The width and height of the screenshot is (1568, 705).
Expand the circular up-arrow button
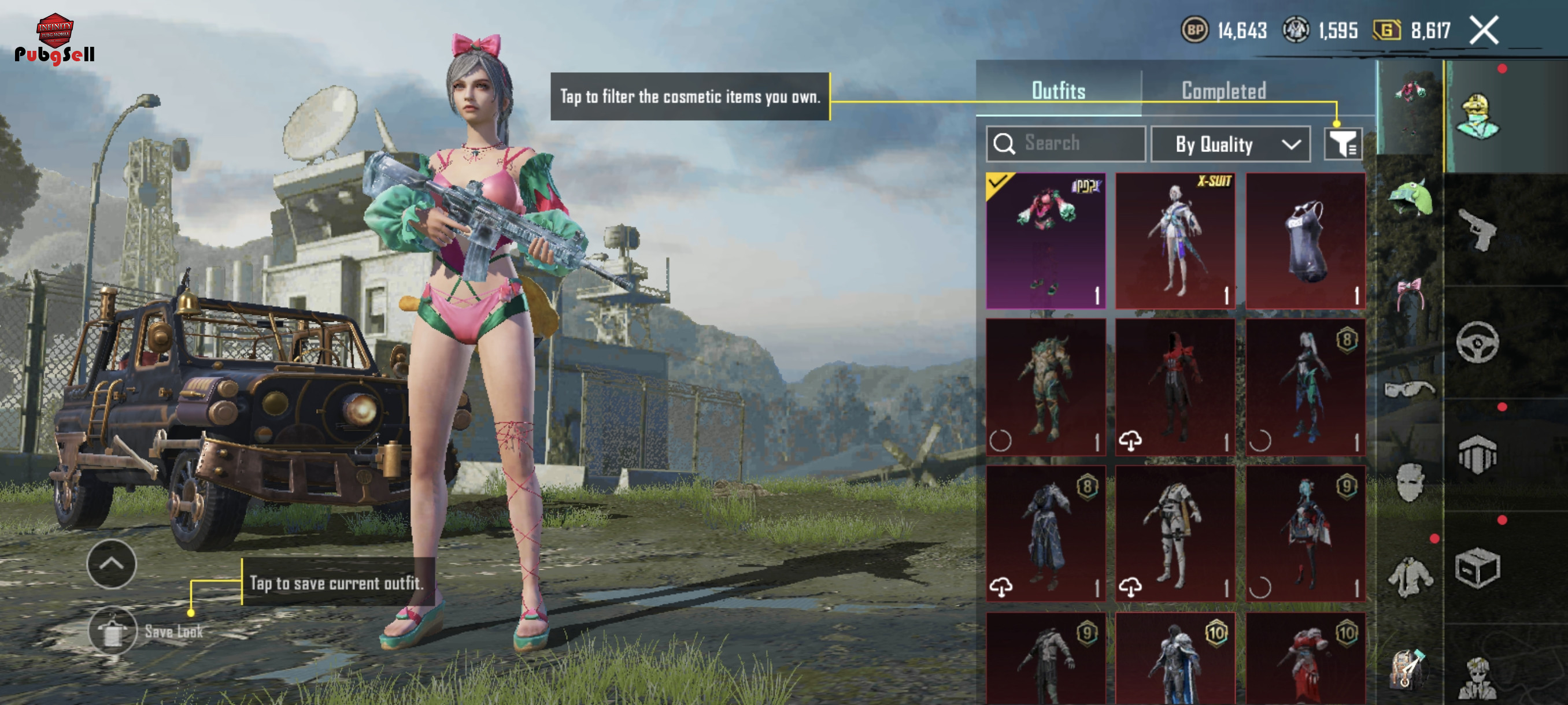pyautogui.click(x=112, y=564)
